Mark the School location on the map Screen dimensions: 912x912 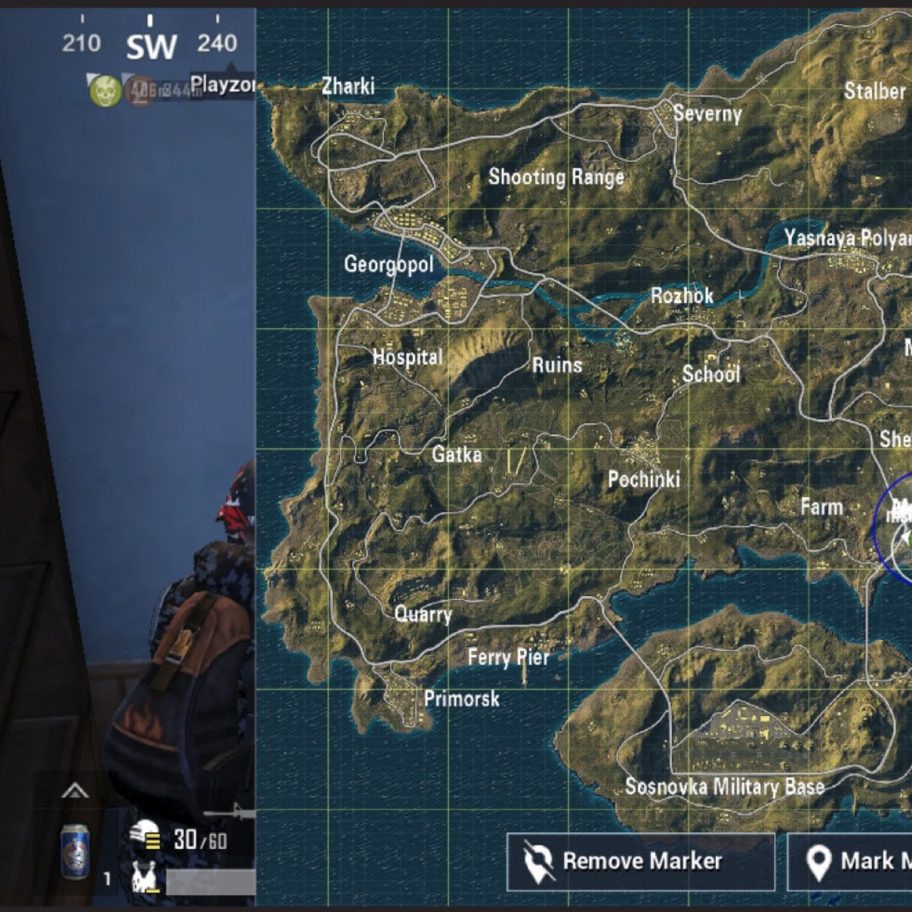click(x=711, y=374)
